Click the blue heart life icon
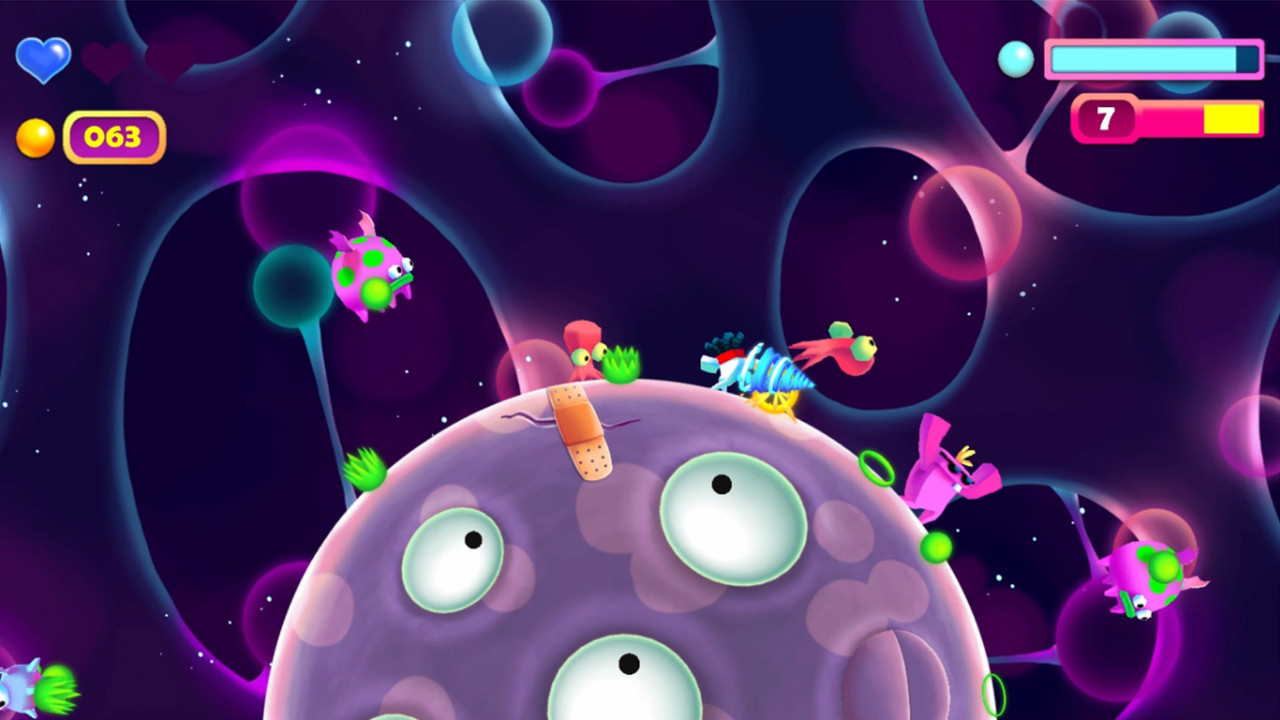This screenshot has width=1280, height=720. [x=42, y=58]
